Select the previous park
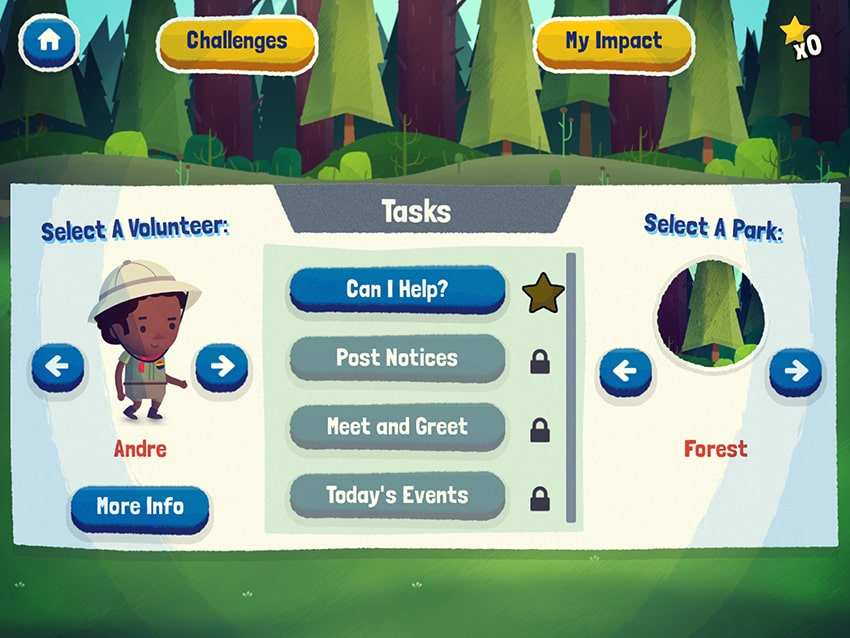 click(x=624, y=372)
